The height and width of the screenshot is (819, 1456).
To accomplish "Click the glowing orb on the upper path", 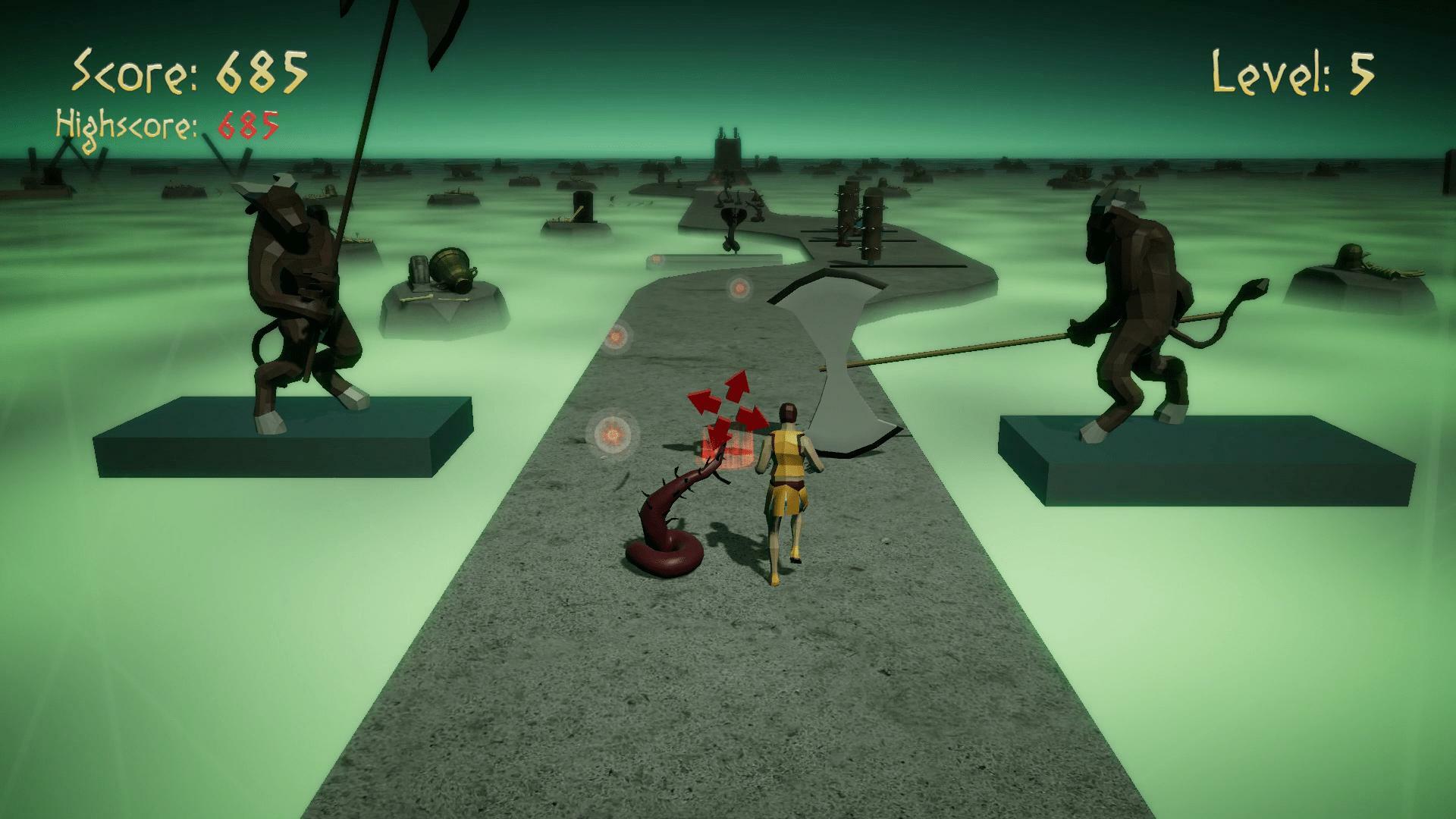I will pyautogui.click(x=738, y=287).
